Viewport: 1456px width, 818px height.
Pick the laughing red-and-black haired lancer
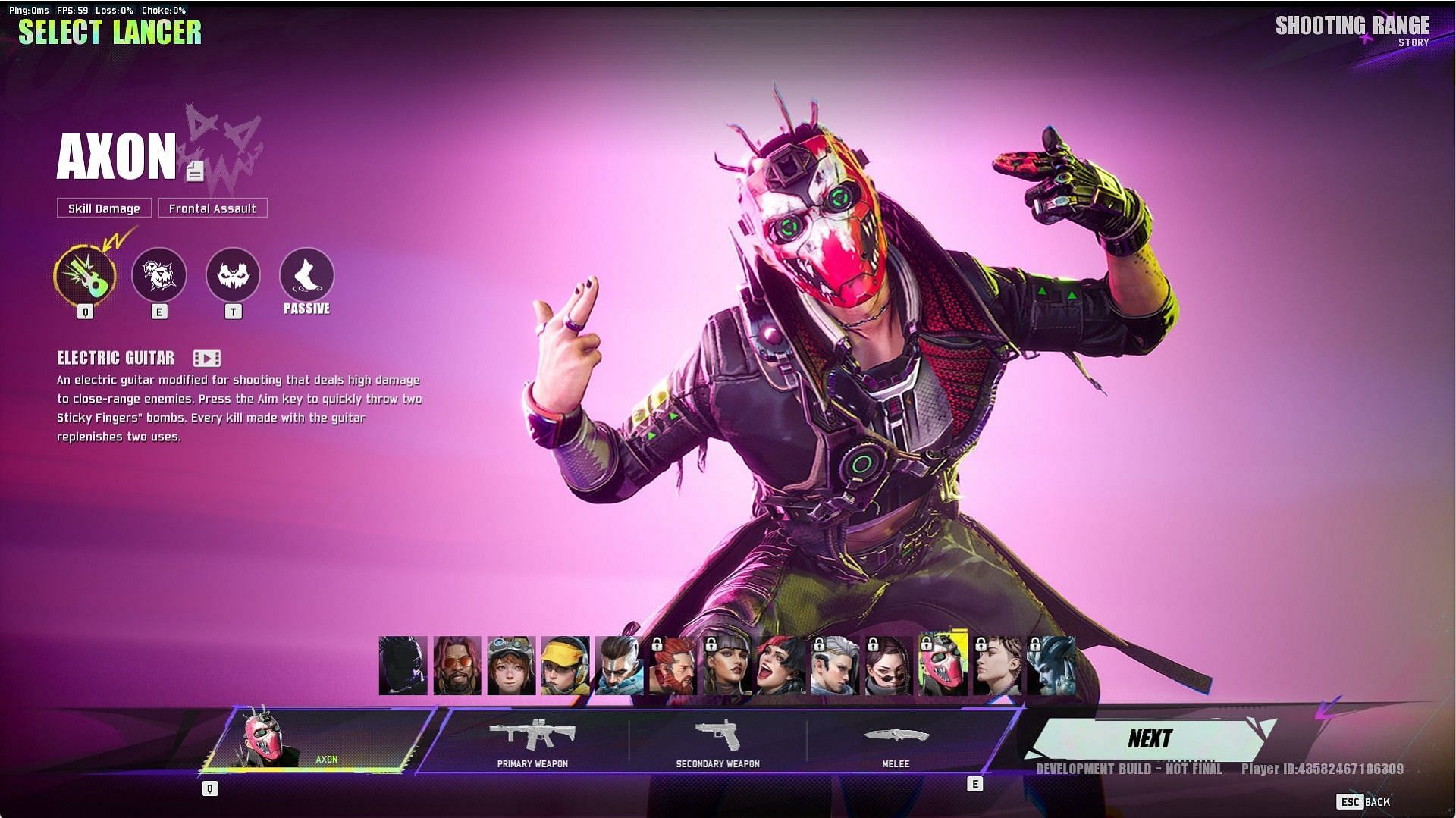(x=780, y=666)
